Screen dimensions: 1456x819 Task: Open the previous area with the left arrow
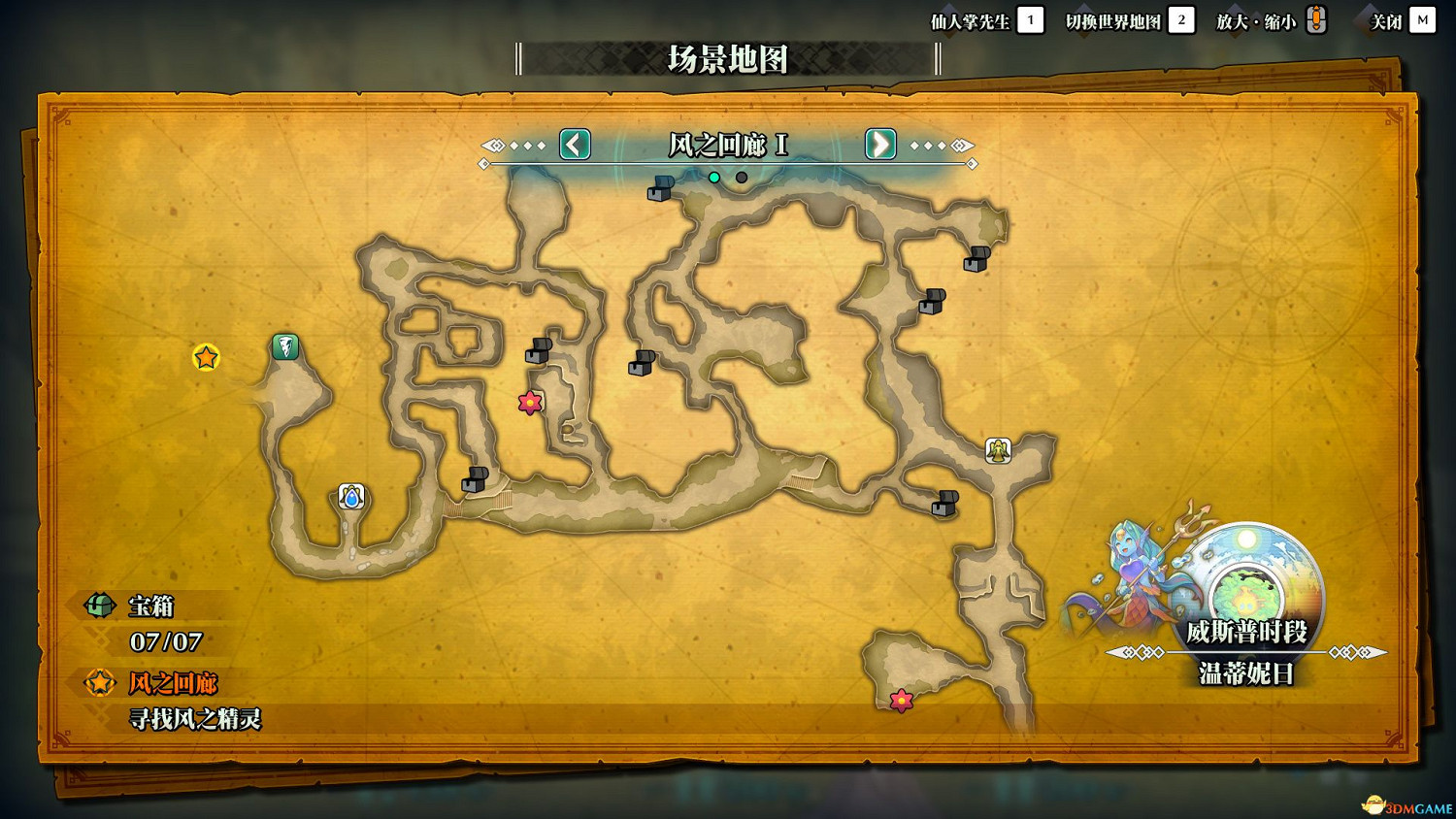pos(573,145)
